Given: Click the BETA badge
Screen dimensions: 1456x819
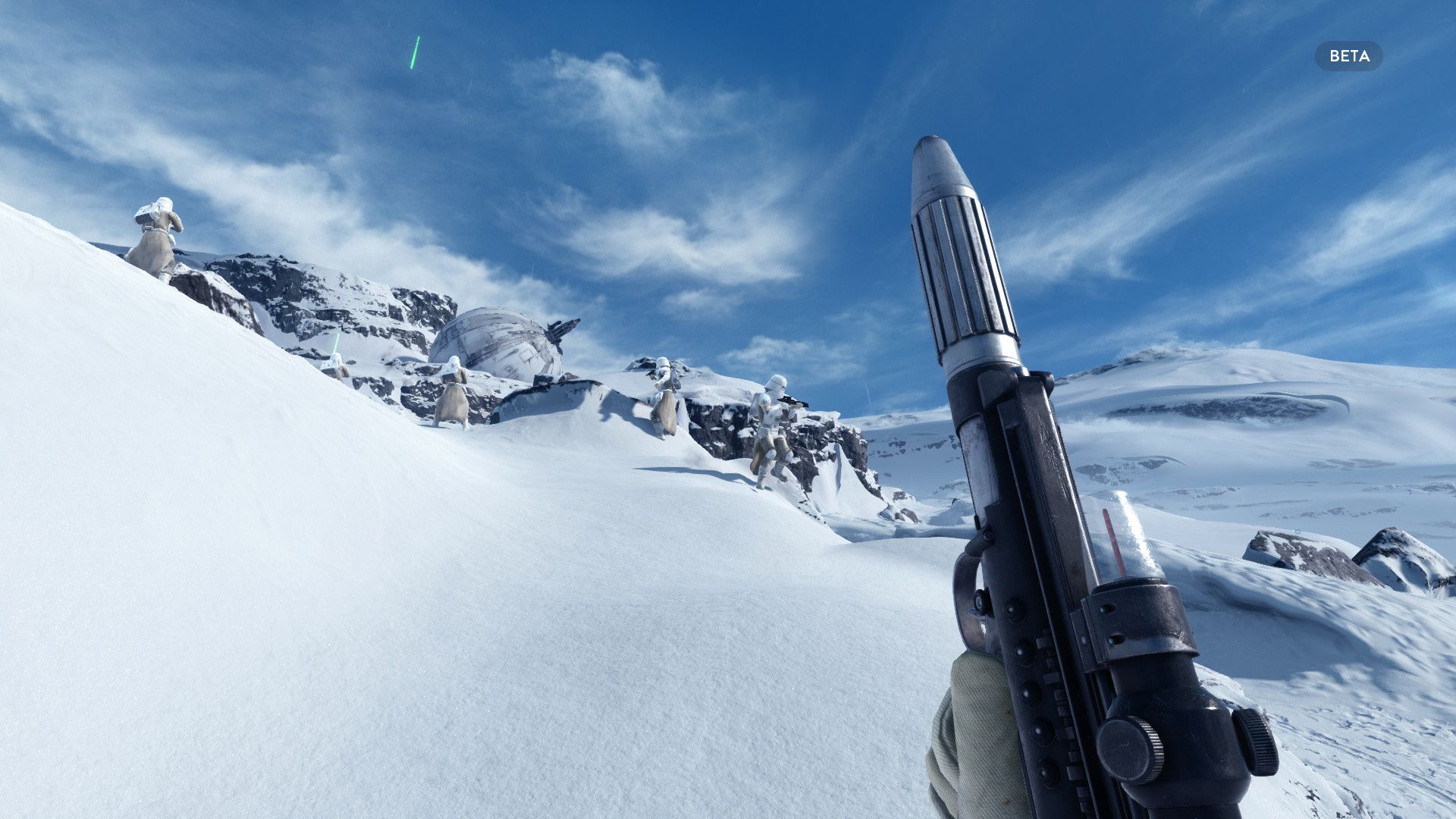Looking at the screenshot, I should pos(1348,56).
